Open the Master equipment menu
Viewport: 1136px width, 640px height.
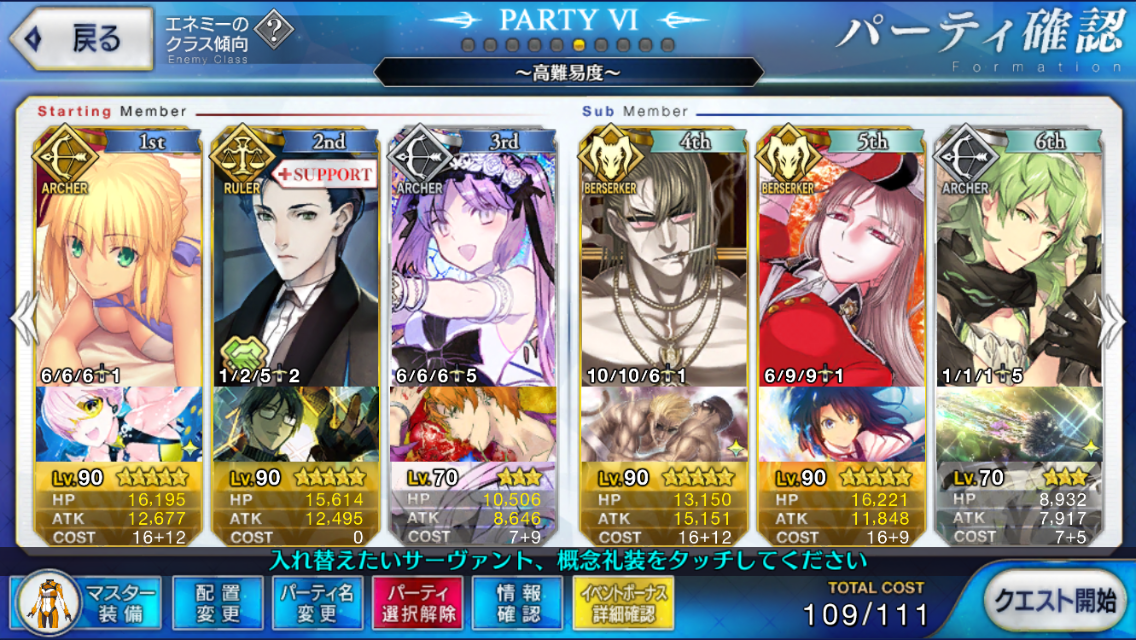[87, 603]
